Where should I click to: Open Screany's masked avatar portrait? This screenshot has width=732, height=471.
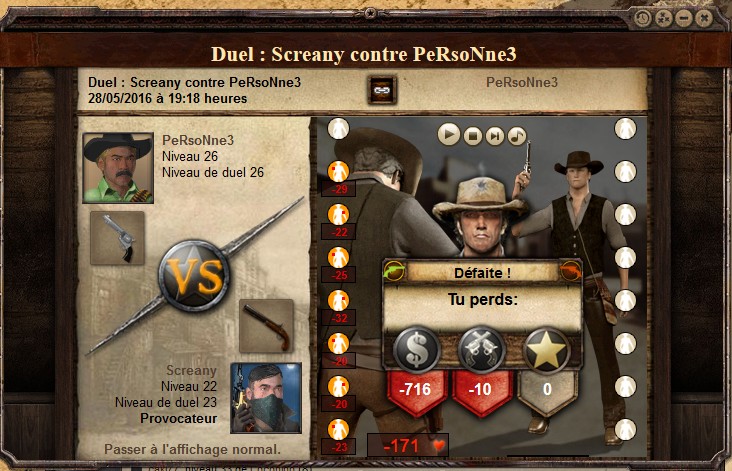pyautogui.click(x=266, y=398)
